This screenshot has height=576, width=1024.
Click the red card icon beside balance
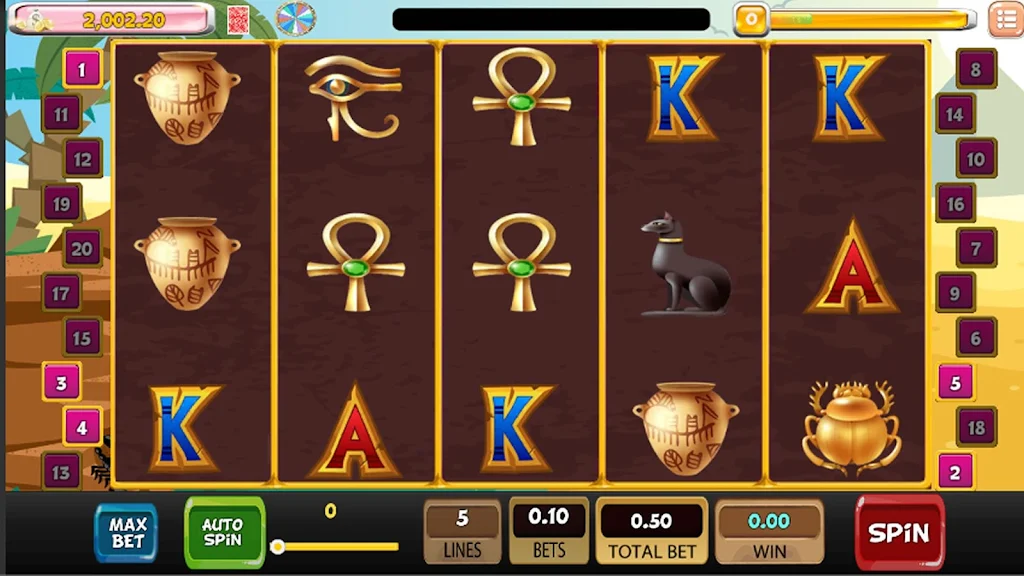pos(238,19)
